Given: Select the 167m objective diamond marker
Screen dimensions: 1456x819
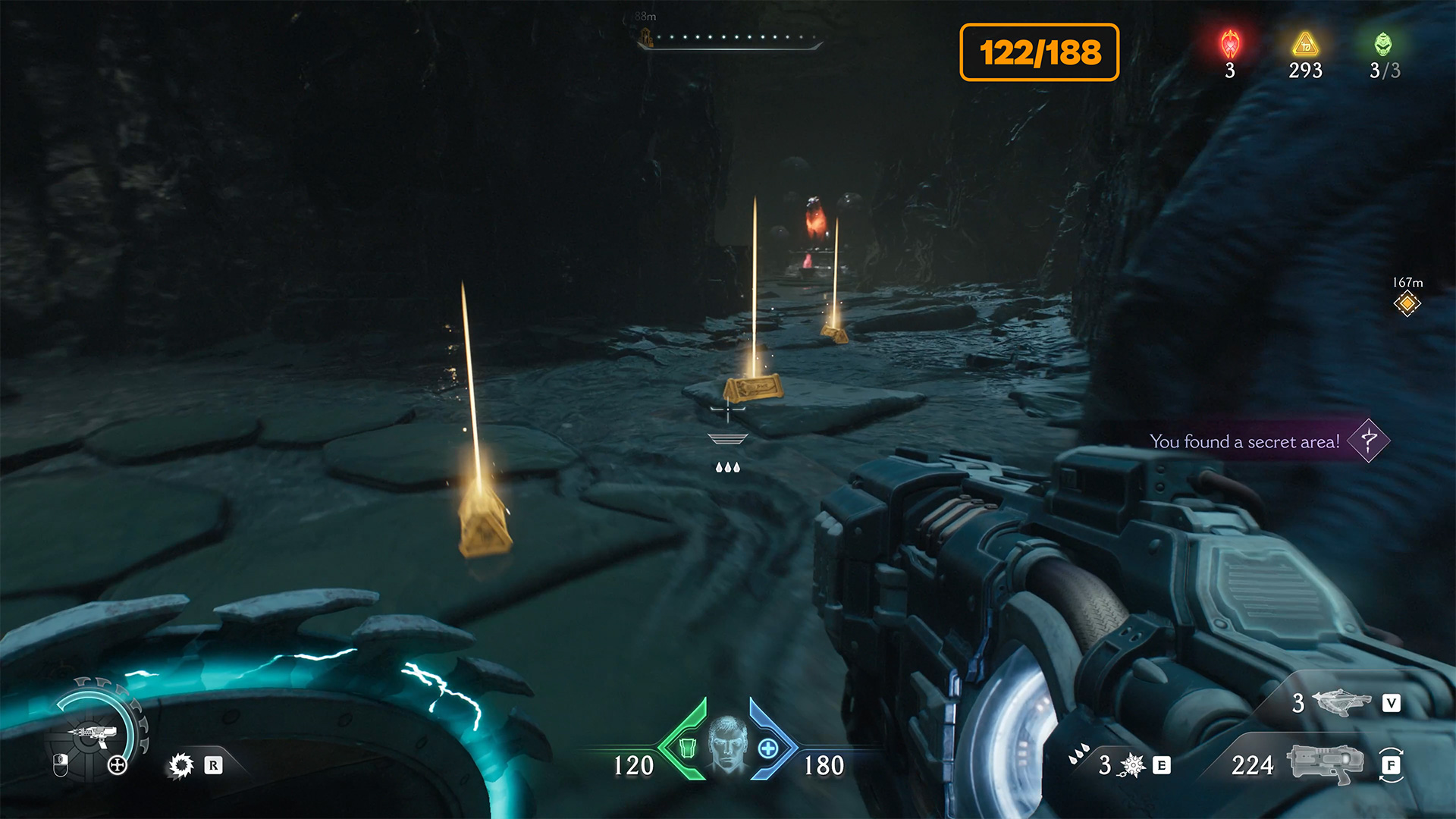Looking at the screenshot, I should 1407,303.
